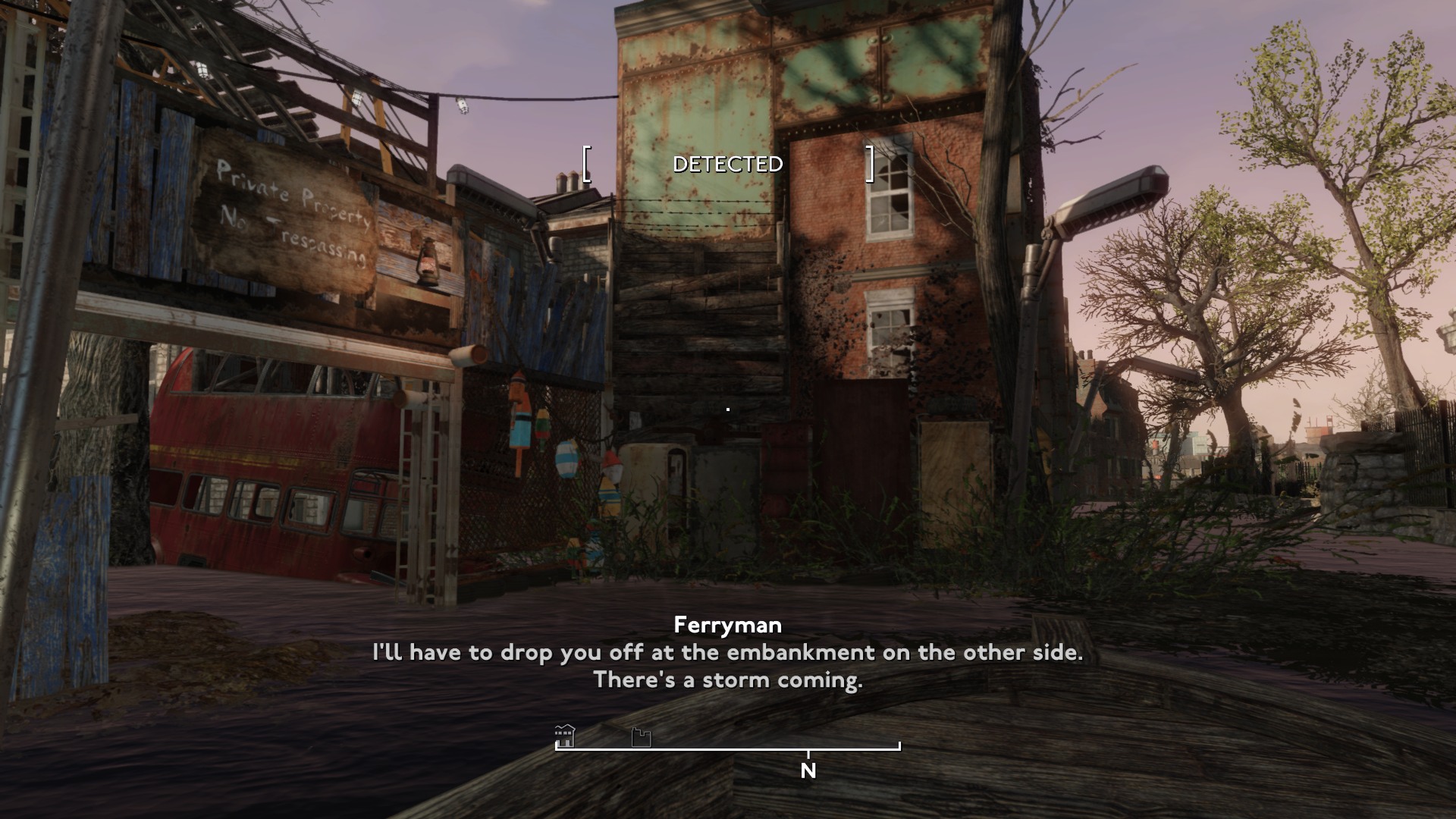Click the North indicator on the compass

click(808, 770)
